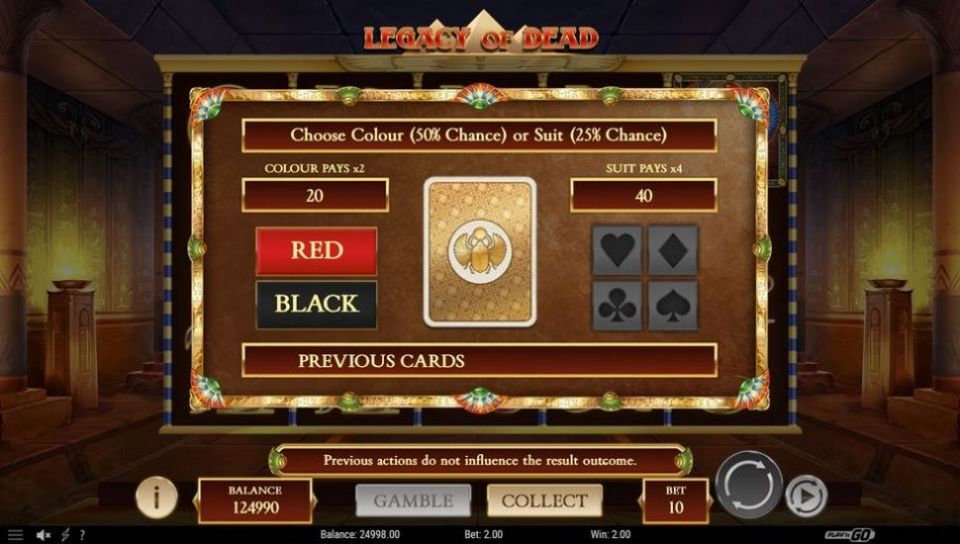This screenshot has width=960, height=544.
Task: Pick the diamonds suit
Action: tap(673, 250)
